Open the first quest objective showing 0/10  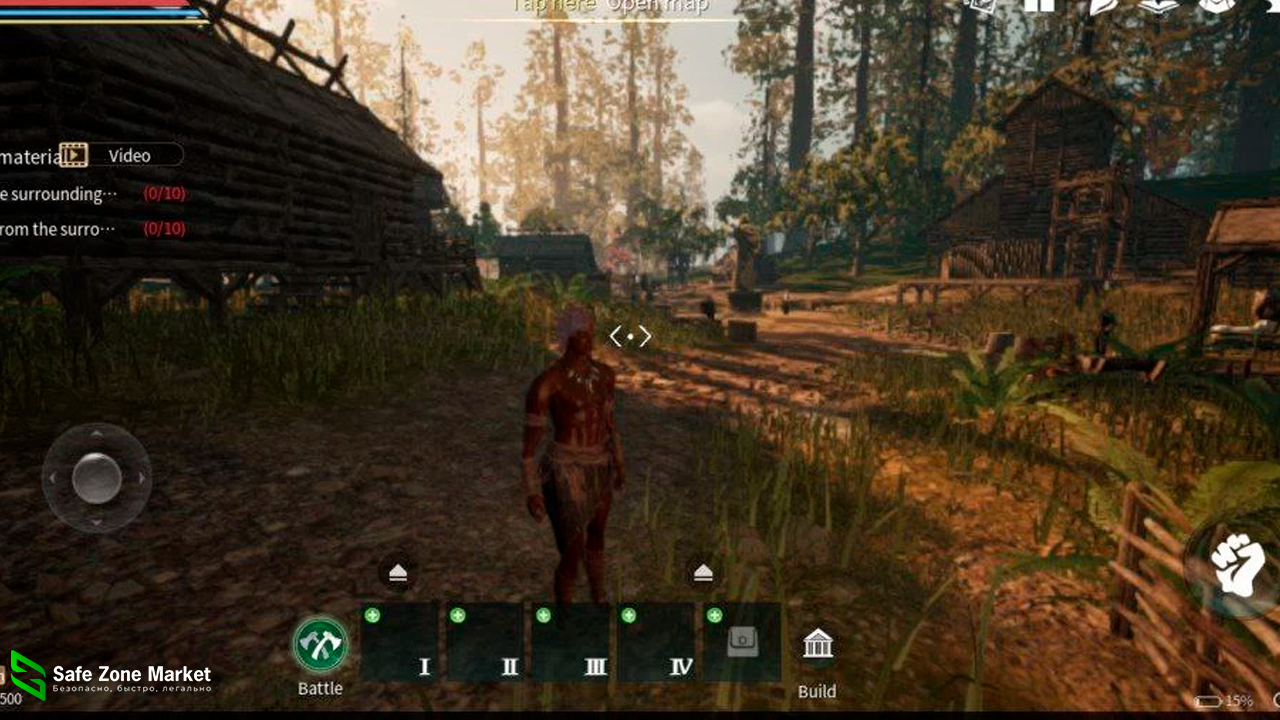click(x=92, y=194)
